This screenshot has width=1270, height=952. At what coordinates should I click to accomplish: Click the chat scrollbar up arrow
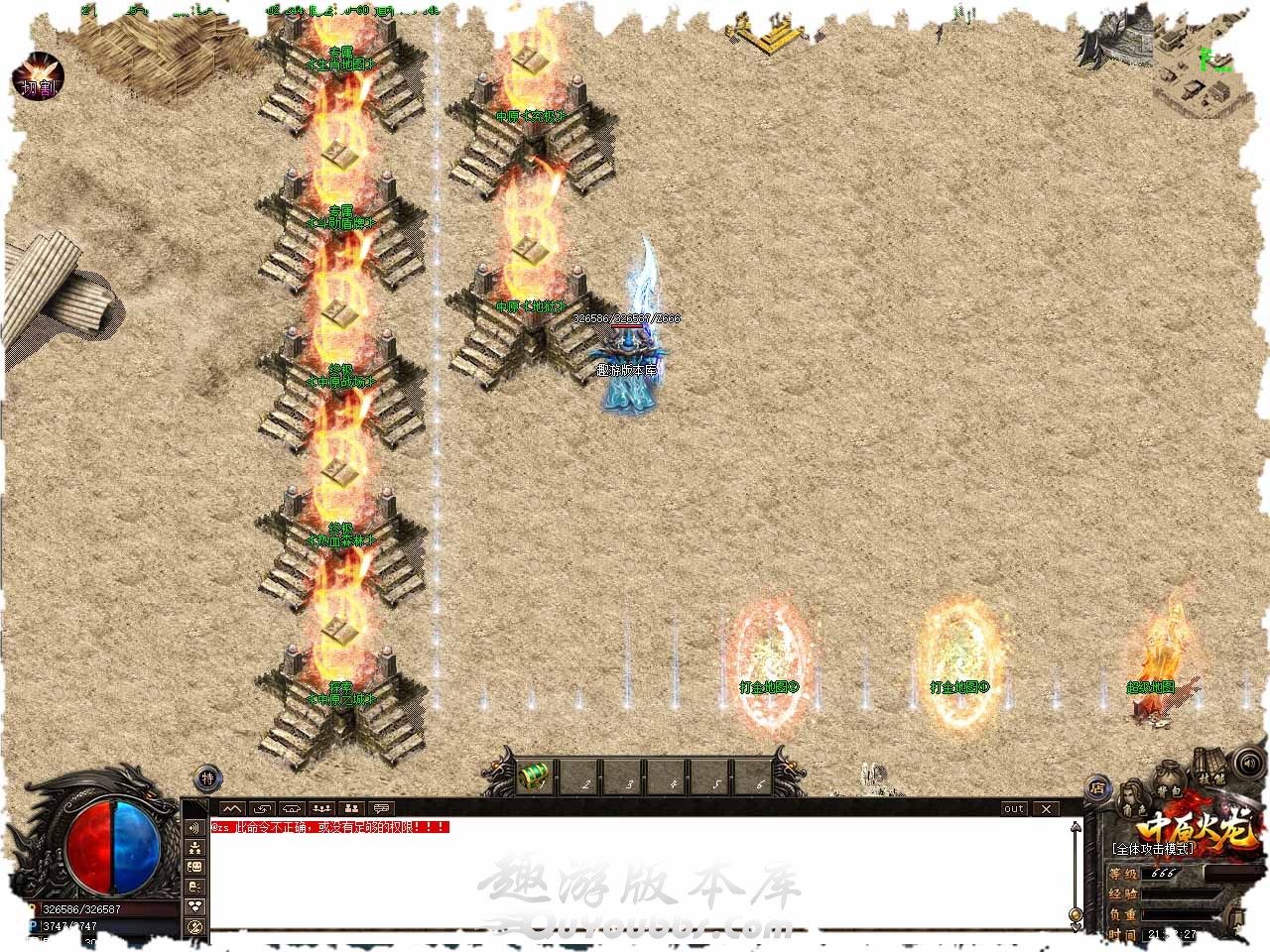coord(1075,826)
